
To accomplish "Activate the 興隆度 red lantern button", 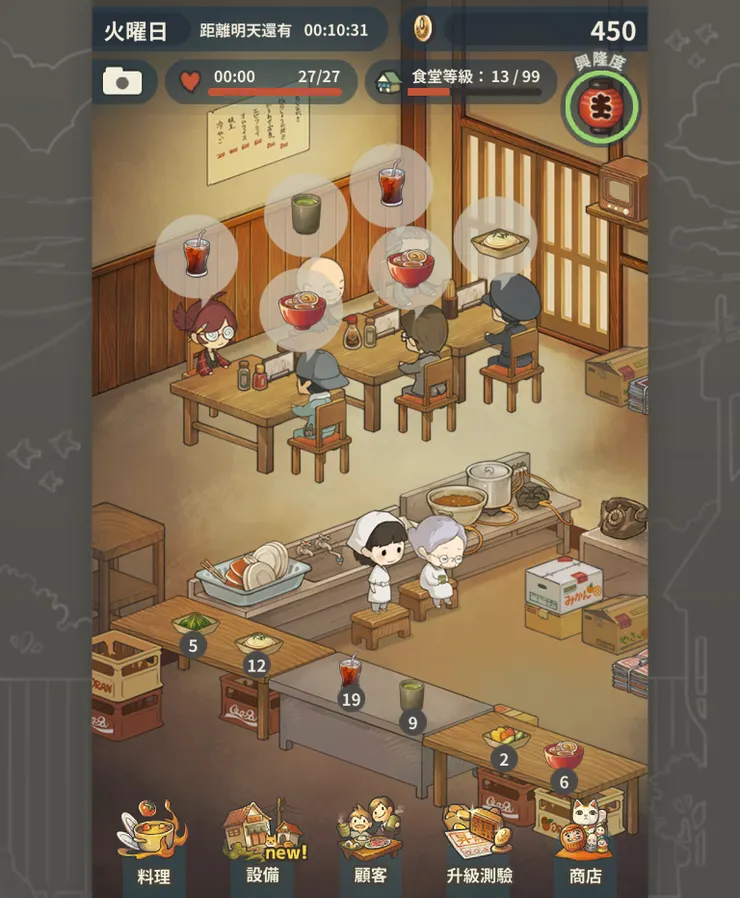I will point(601,104).
